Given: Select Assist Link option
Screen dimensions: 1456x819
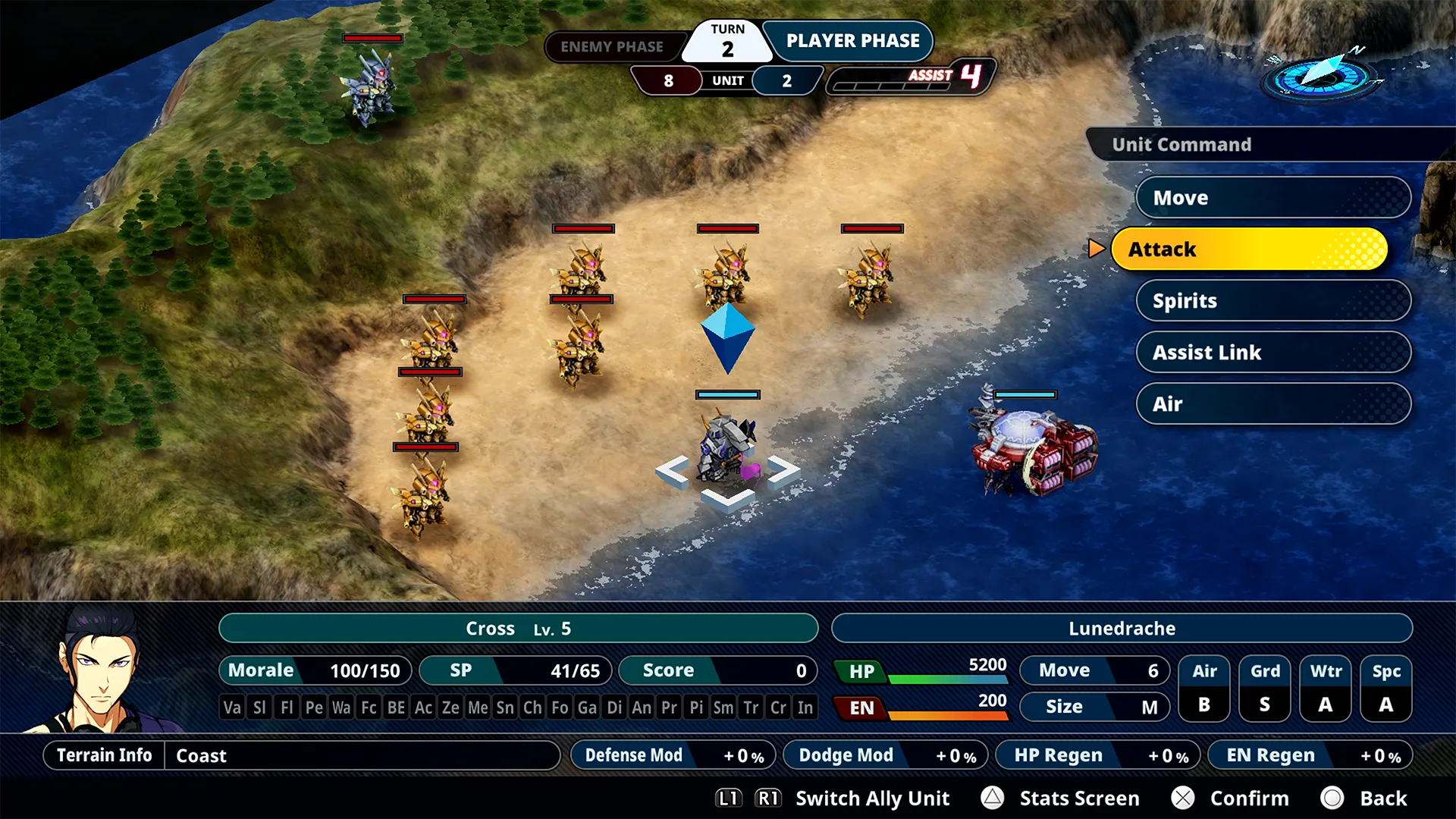Looking at the screenshot, I should pyautogui.click(x=1272, y=353).
